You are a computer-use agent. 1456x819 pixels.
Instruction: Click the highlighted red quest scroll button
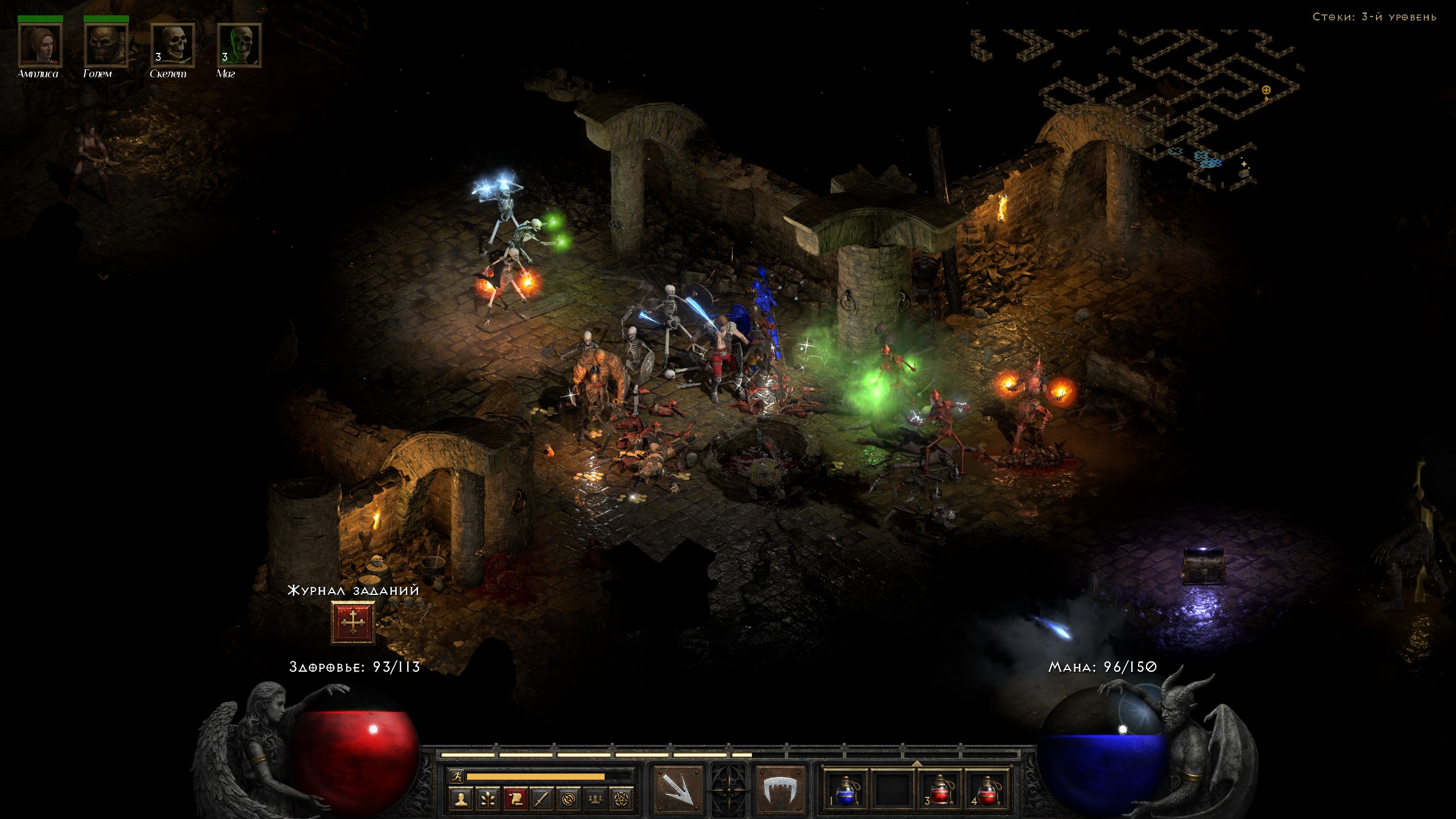pyautogui.click(x=515, y=799)
